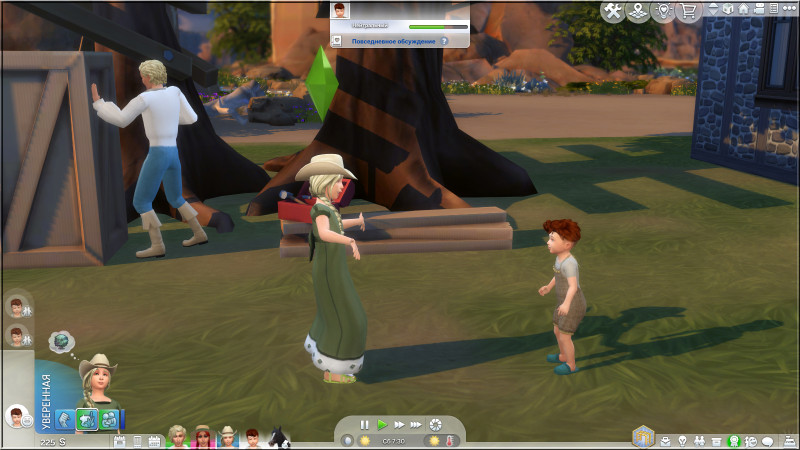This screenshot has width=800, height=450.
Task: Select the red-haired sim in the household bar
Action: click(253, 438)
